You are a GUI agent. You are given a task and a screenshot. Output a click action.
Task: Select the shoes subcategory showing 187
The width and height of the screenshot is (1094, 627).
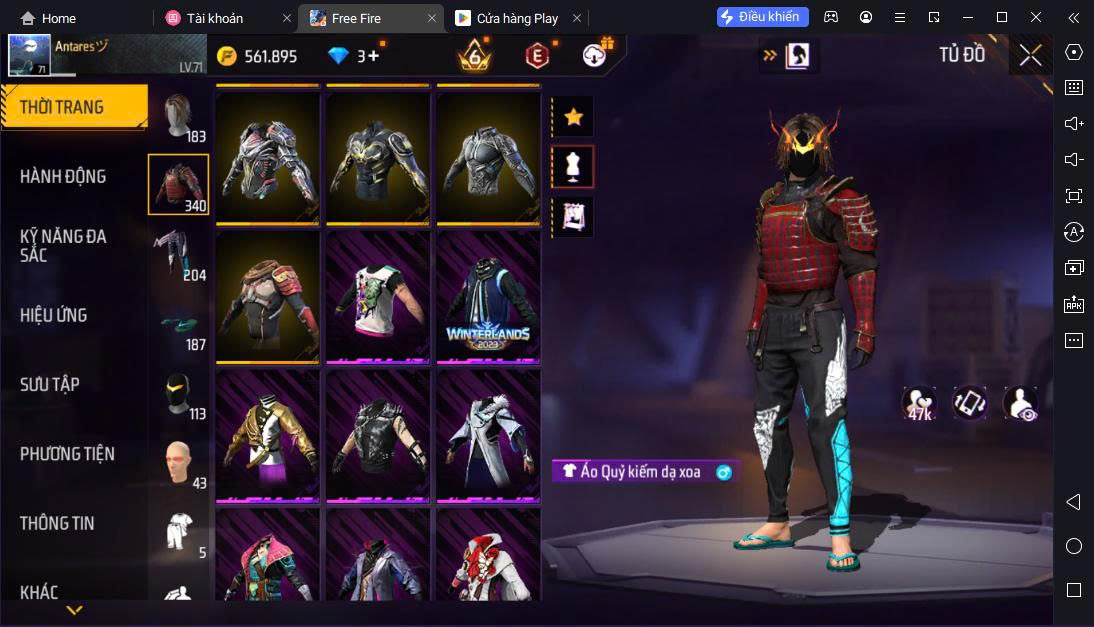click(178, 325)
